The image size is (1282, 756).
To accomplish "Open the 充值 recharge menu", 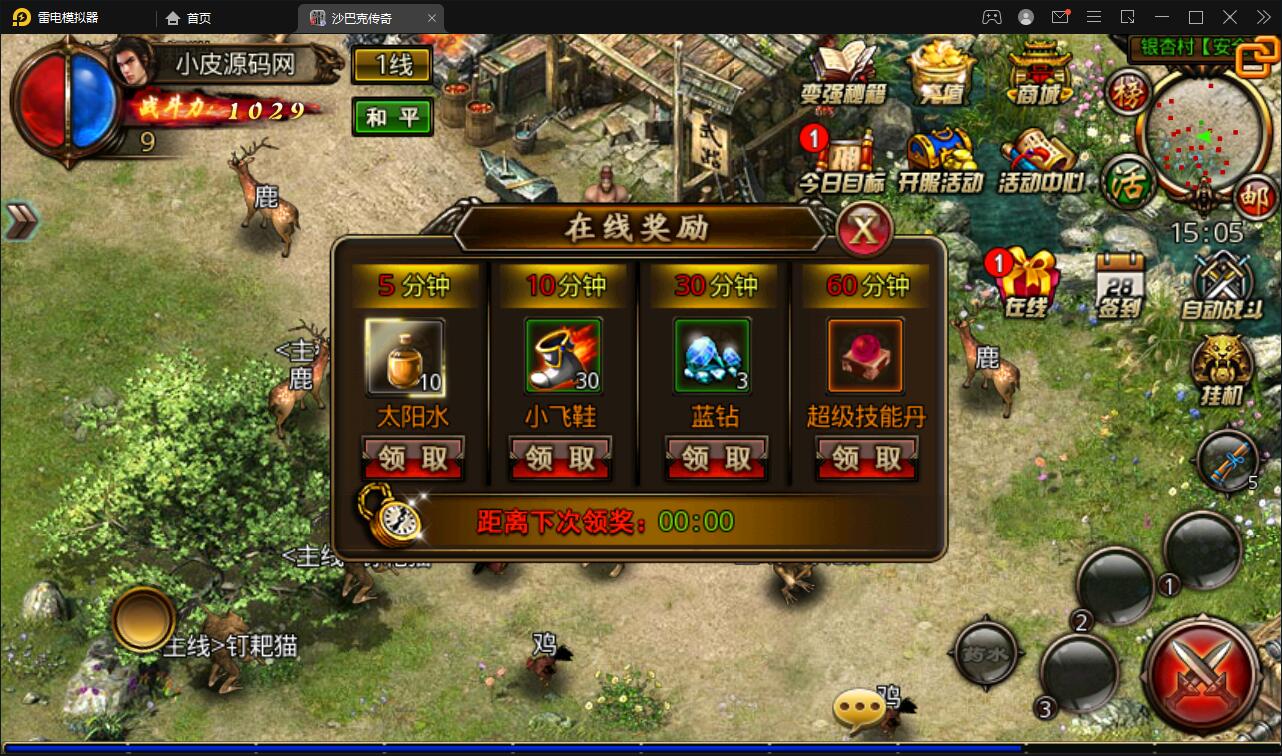I will (942, 72).
